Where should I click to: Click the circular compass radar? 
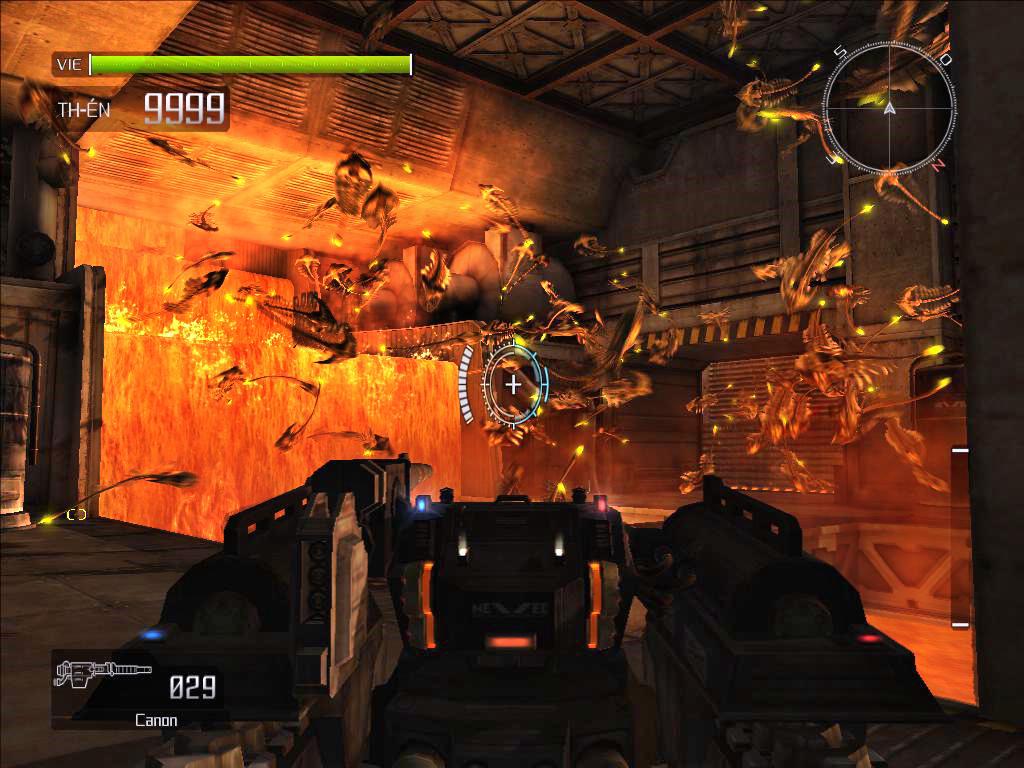887,108
